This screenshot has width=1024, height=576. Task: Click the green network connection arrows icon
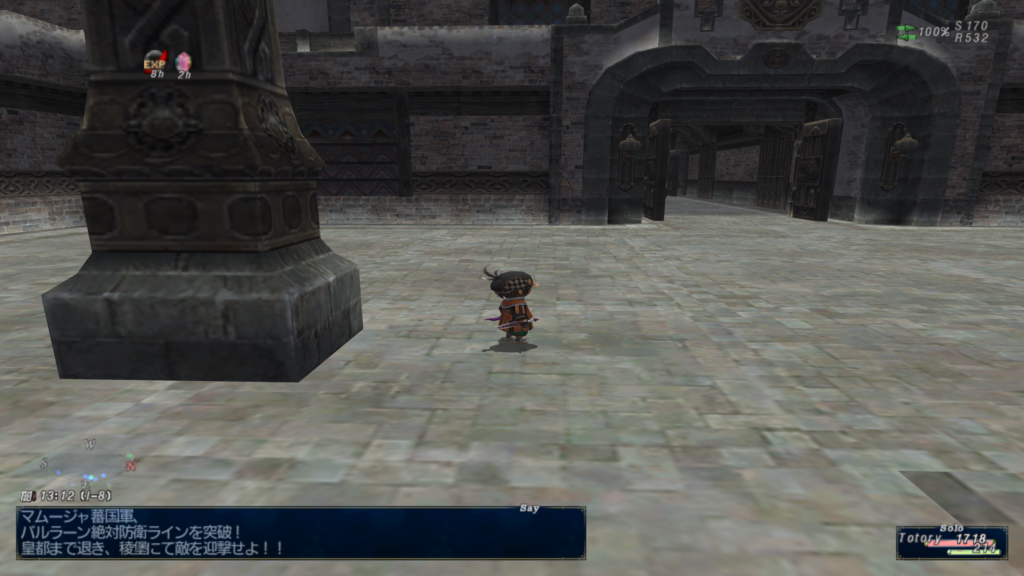(x=906, y=32)
